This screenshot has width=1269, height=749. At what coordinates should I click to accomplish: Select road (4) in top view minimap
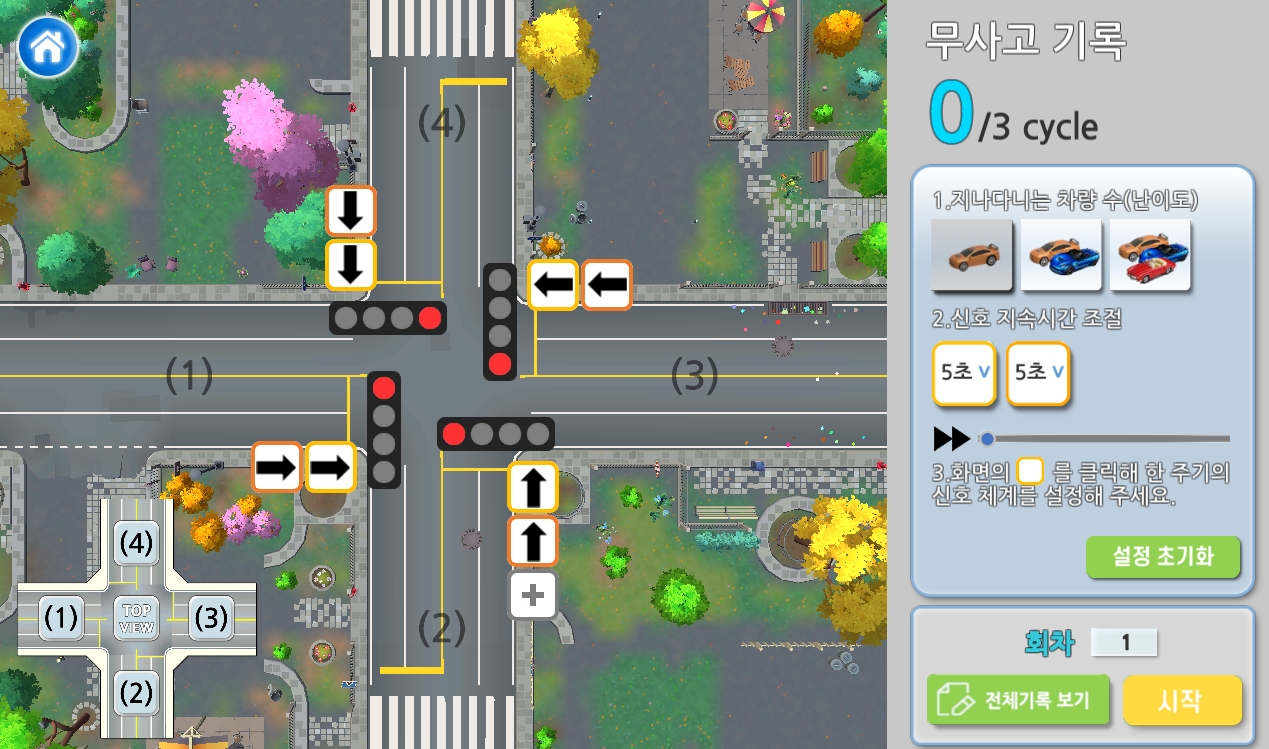click(x=136, y=544)
